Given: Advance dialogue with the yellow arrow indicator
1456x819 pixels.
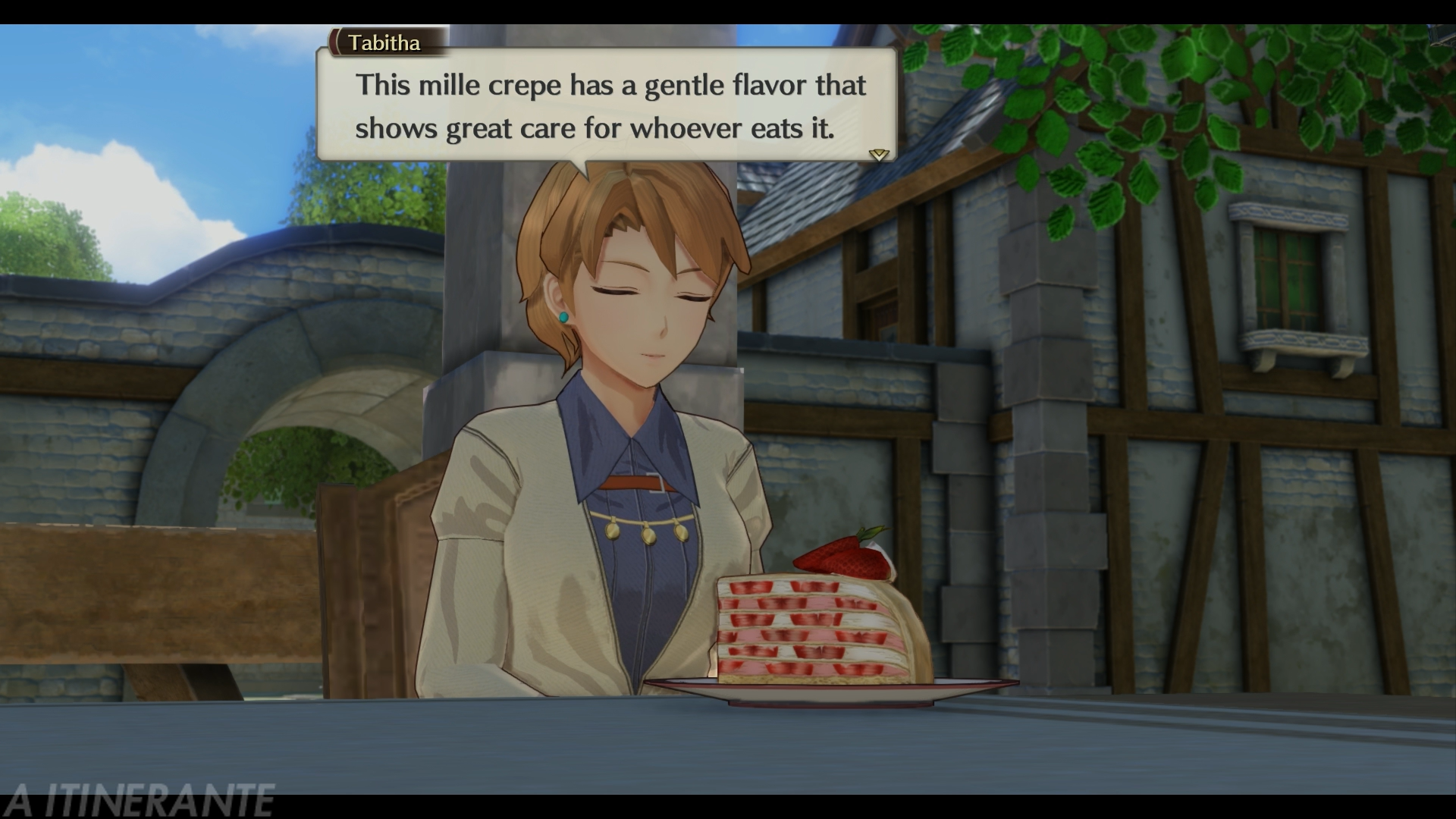Looking at the screenshot, I should [878, 155].
